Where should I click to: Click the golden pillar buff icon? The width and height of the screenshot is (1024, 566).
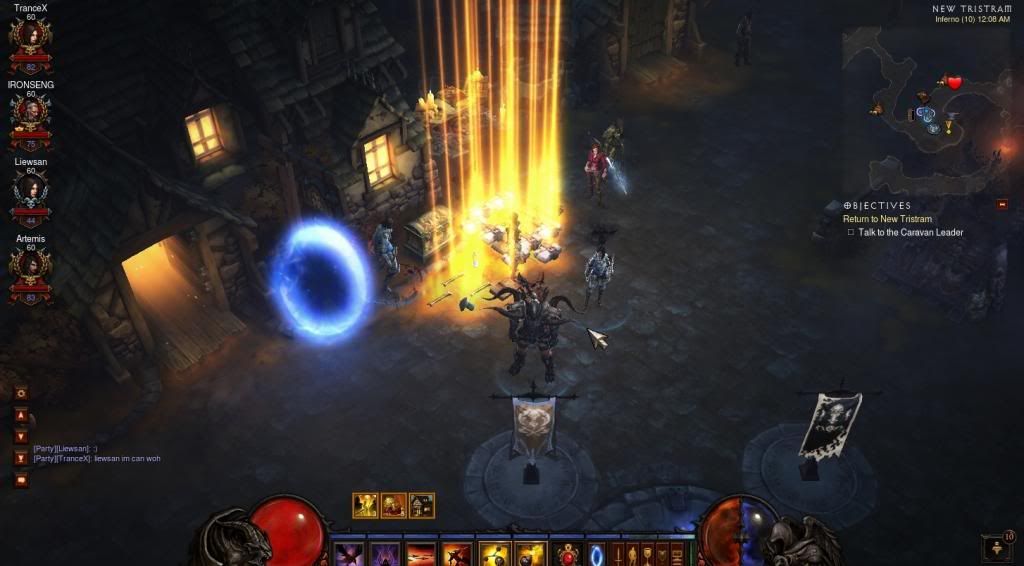(365, 505)
